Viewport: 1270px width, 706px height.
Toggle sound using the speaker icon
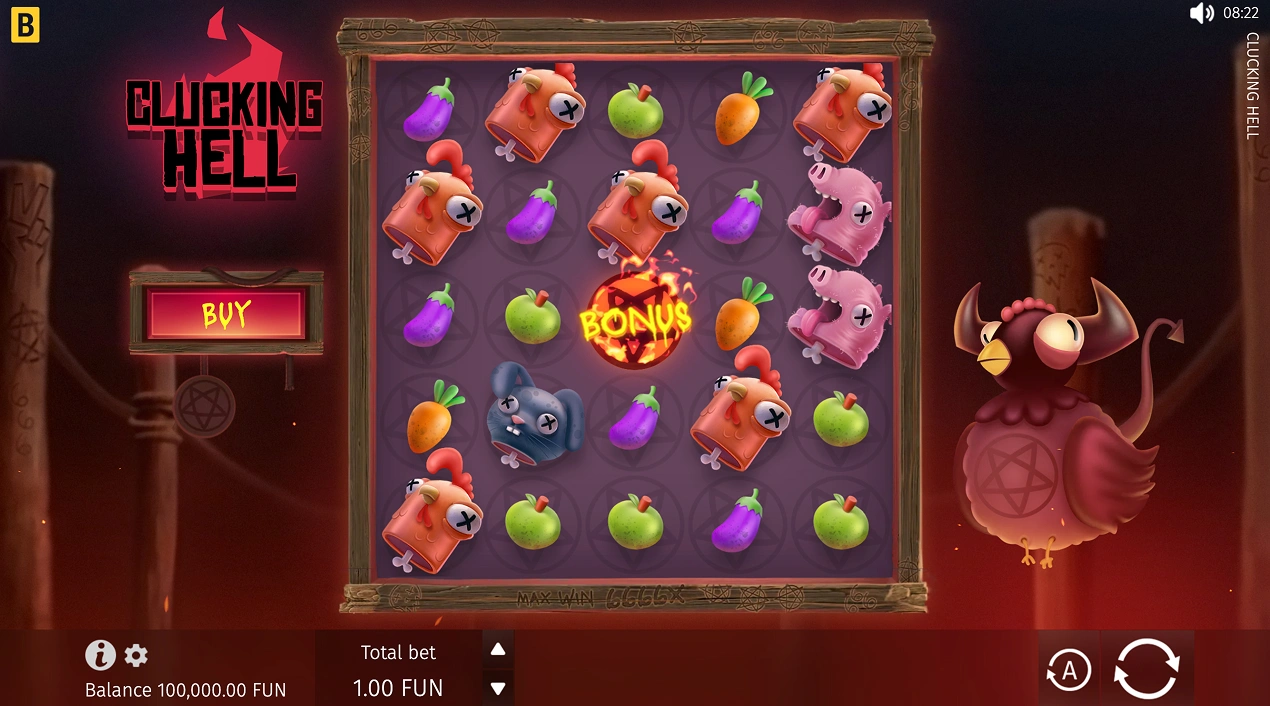pos(1201,13)
